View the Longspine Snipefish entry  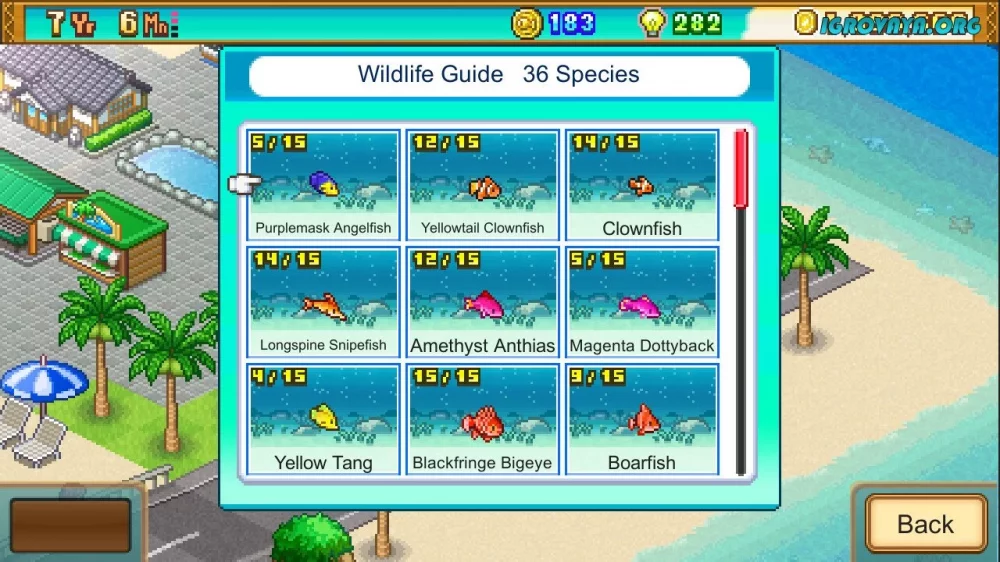(x=323, y=302)
